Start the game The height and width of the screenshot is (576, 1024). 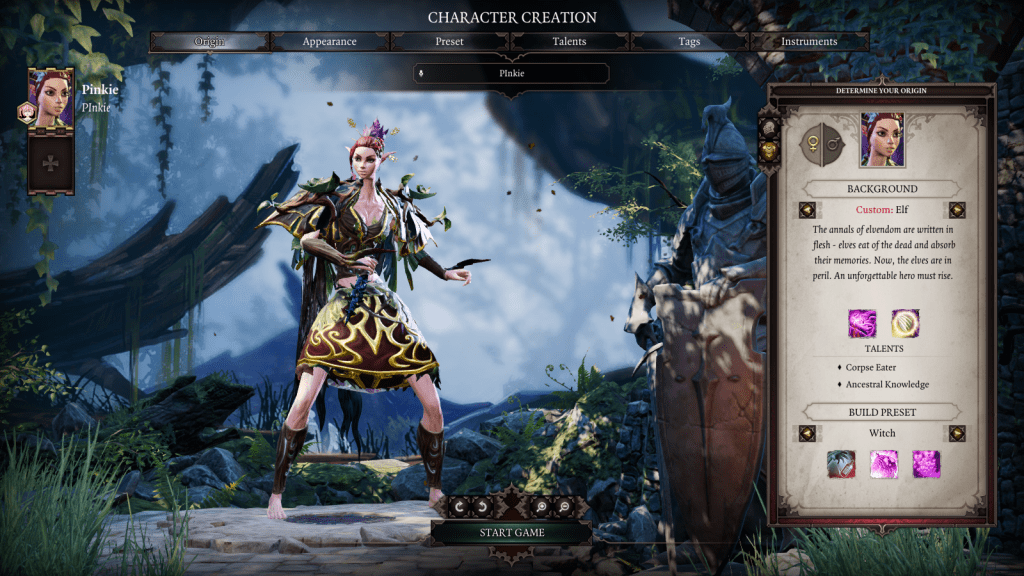(x=511, y=532)
